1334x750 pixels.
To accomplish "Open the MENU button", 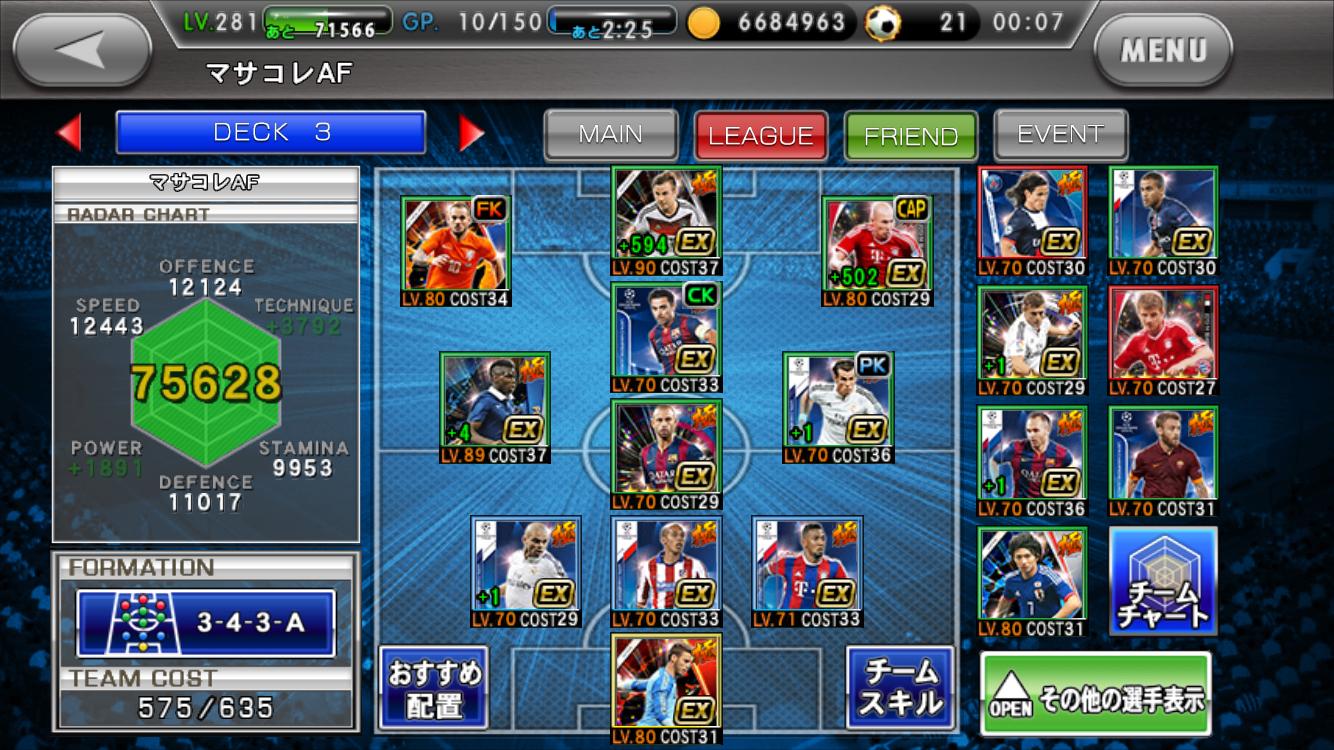I will click(1163, 50).
